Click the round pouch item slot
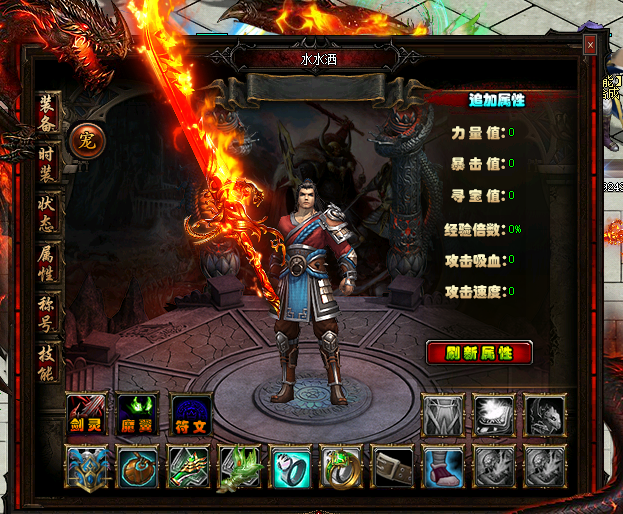The height and width of the screenshot is (514, 623). click(x=137, y=467)
